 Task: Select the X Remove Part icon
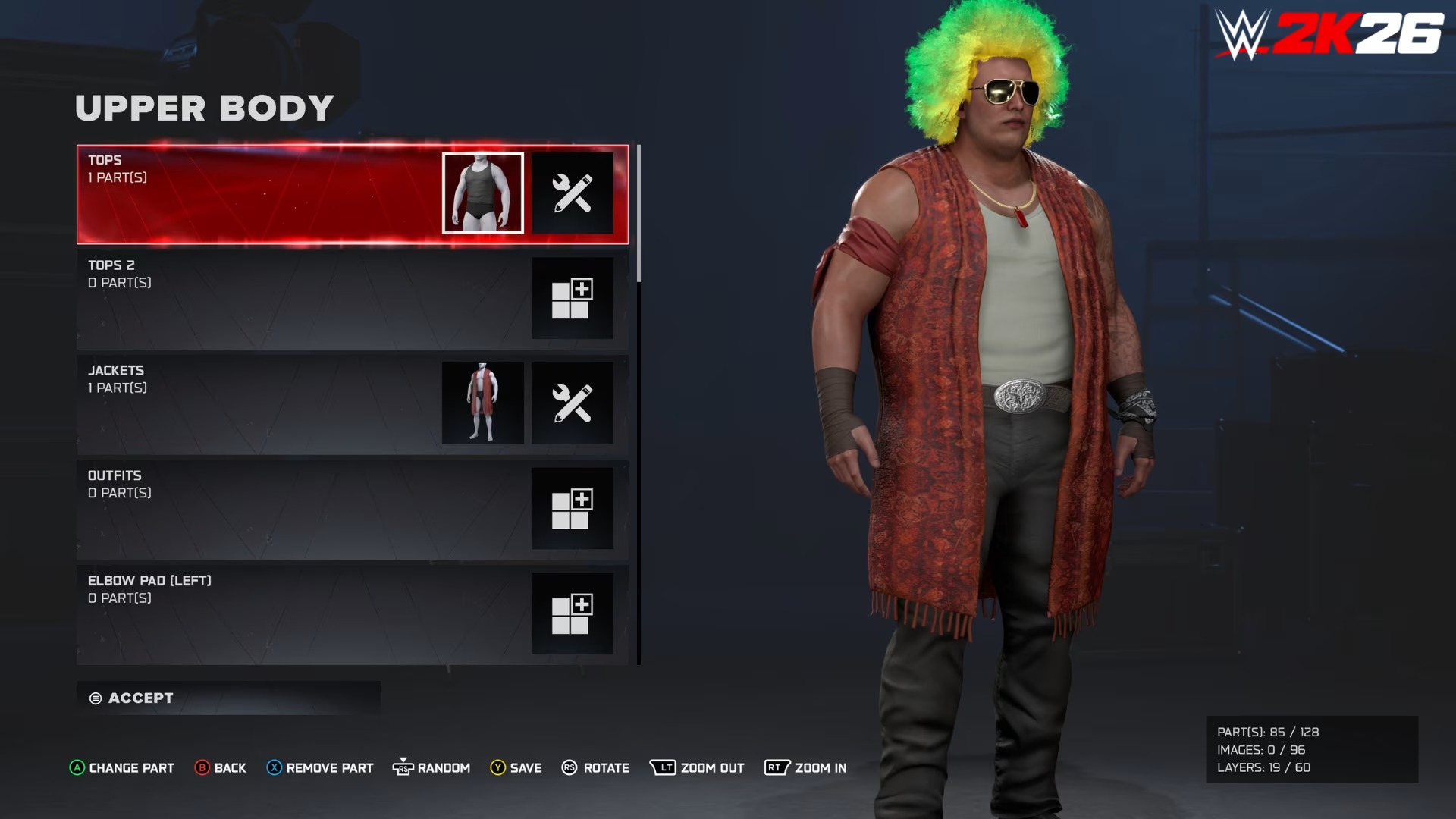tap(273, 767)
